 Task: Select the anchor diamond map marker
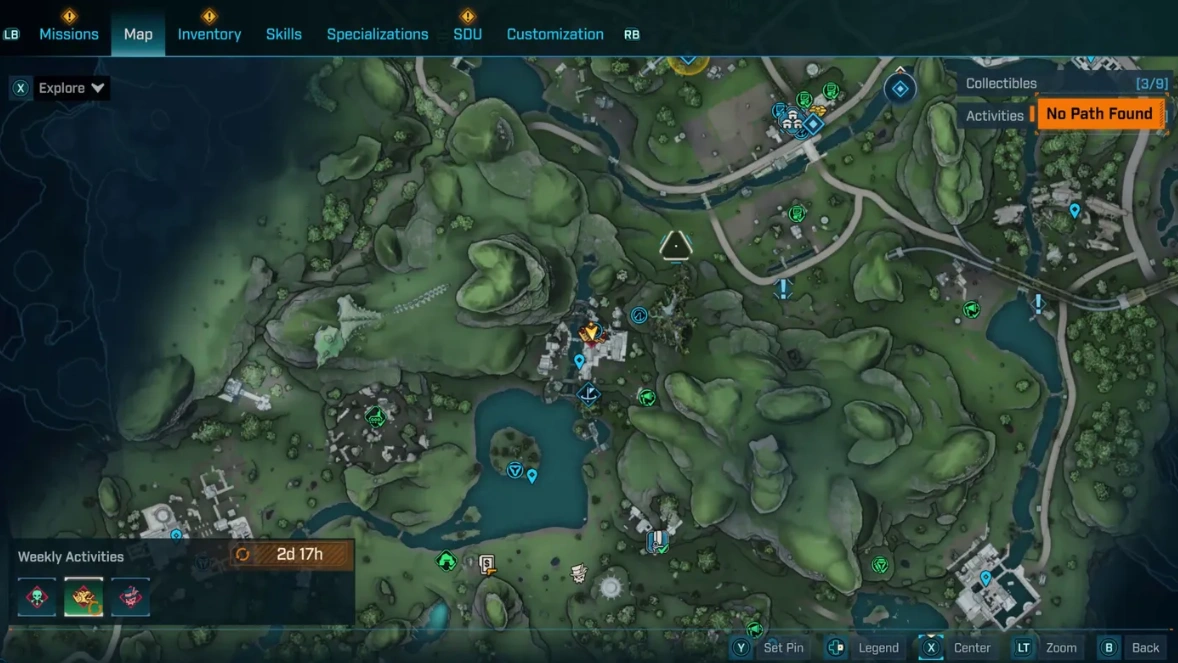click(589, 393)
